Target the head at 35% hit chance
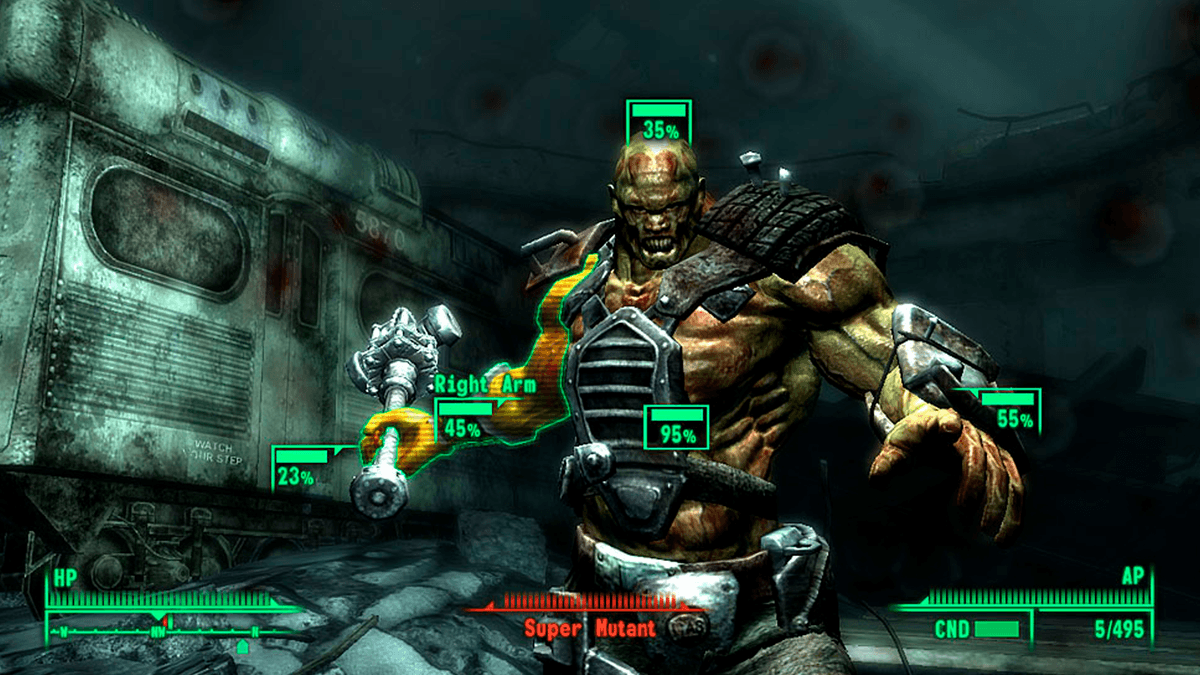Screen dimensions: 1200x675 (x=658, y=121)
